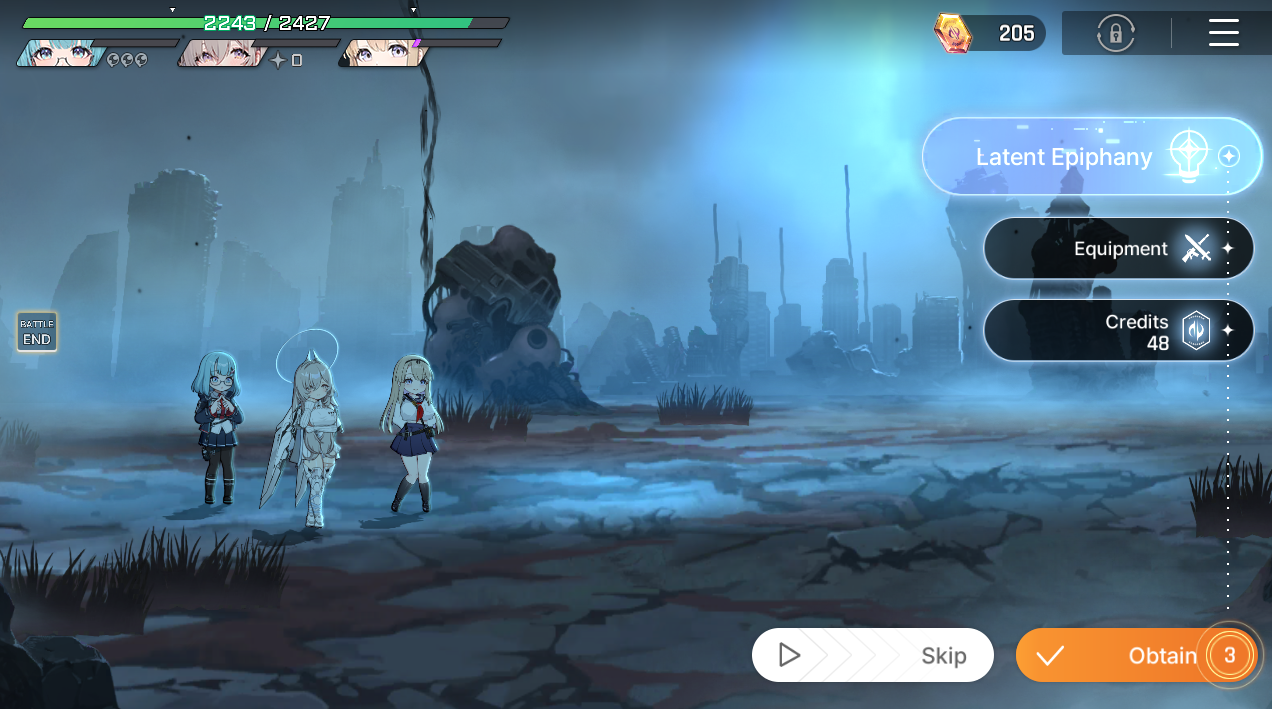The width and height of the screenshot is (1272, 709).
Task: Click the Battle End badge
Action: 37,332
